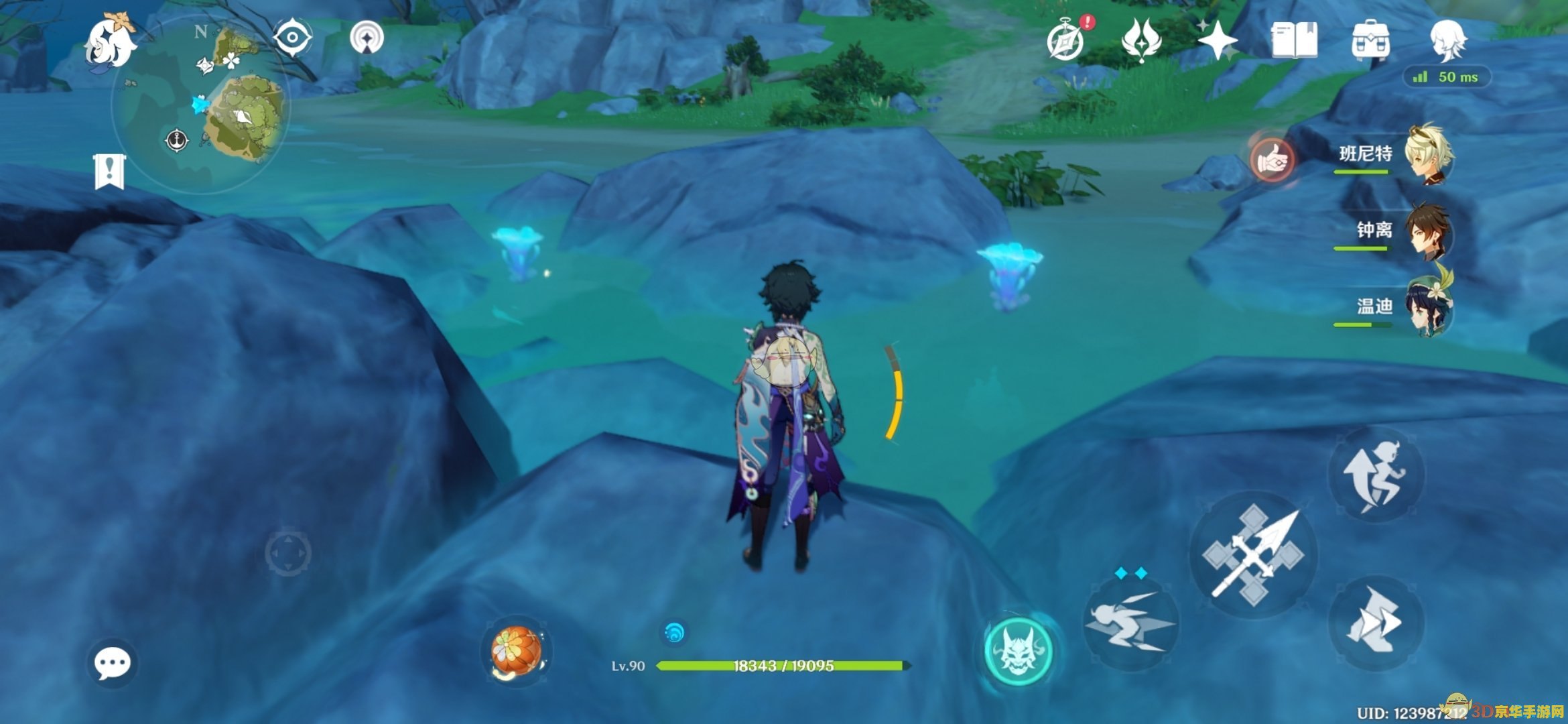This screenshot has width=1568, height=724.
Task: Tap the jump button
Action: pos(1375,475)
